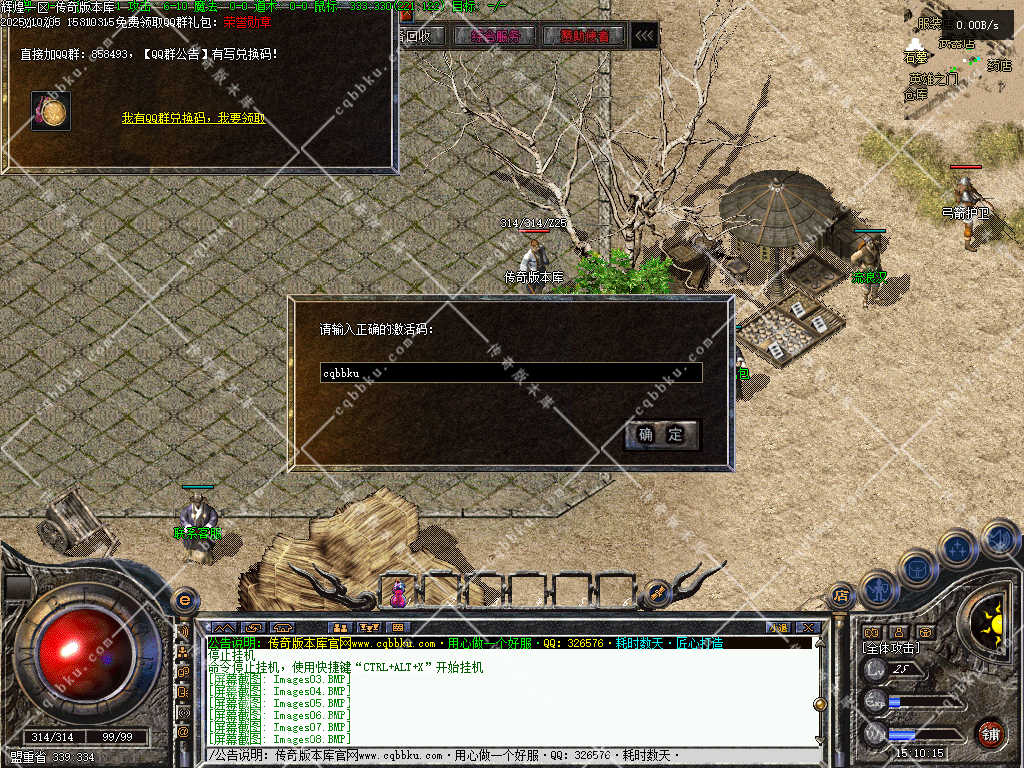1024x768 pixels.
Task: Switch the 全体攻击 attack mode
Action: pos(893,648)
